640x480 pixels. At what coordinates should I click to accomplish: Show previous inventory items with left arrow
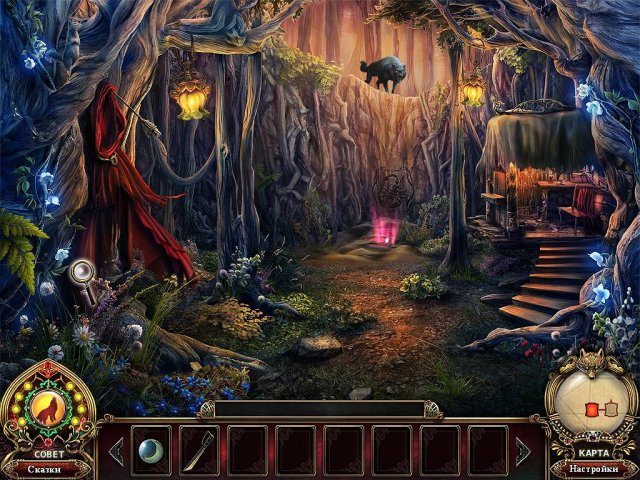116,451
